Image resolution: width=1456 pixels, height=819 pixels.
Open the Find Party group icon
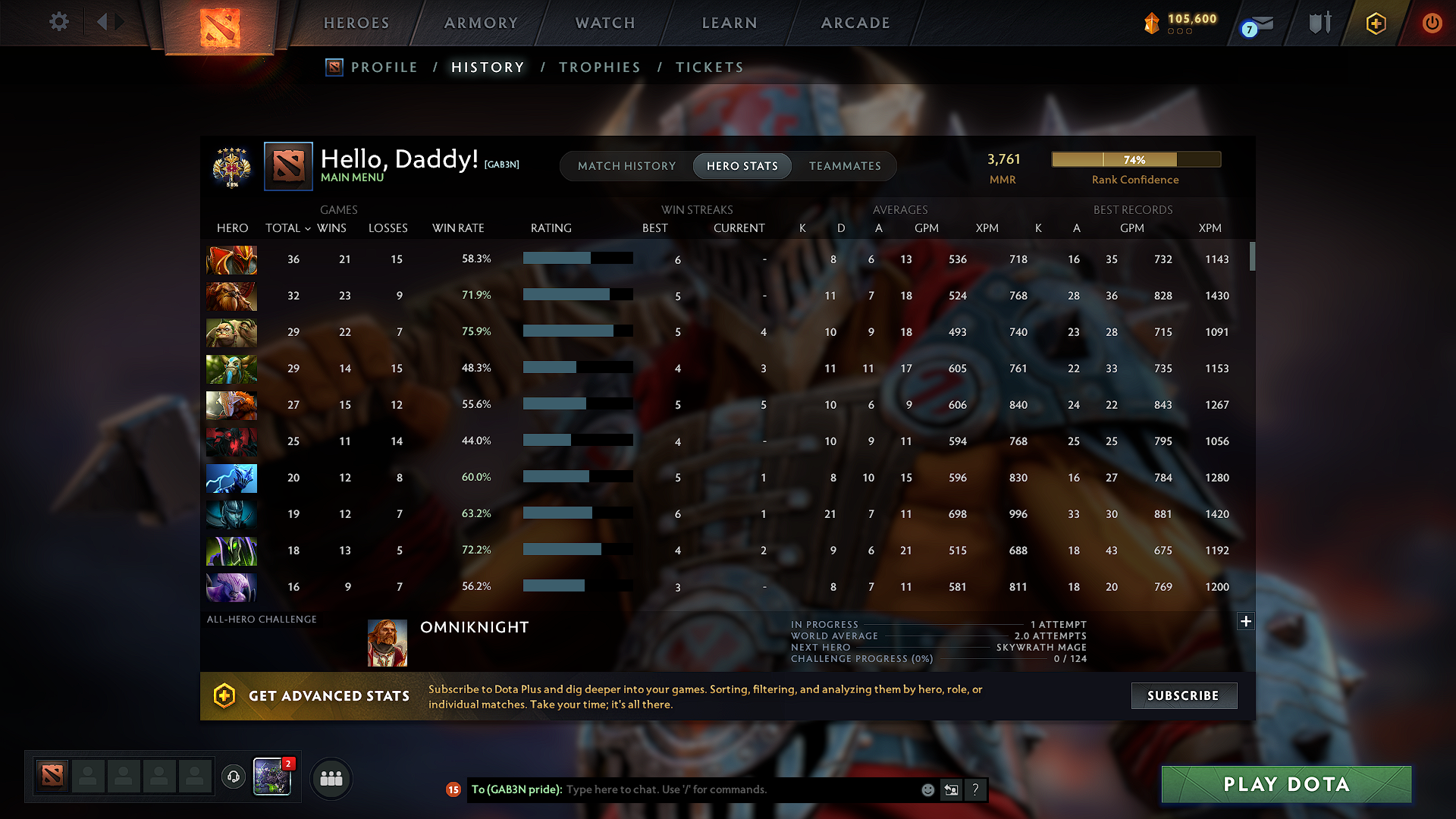pos(331,778)
